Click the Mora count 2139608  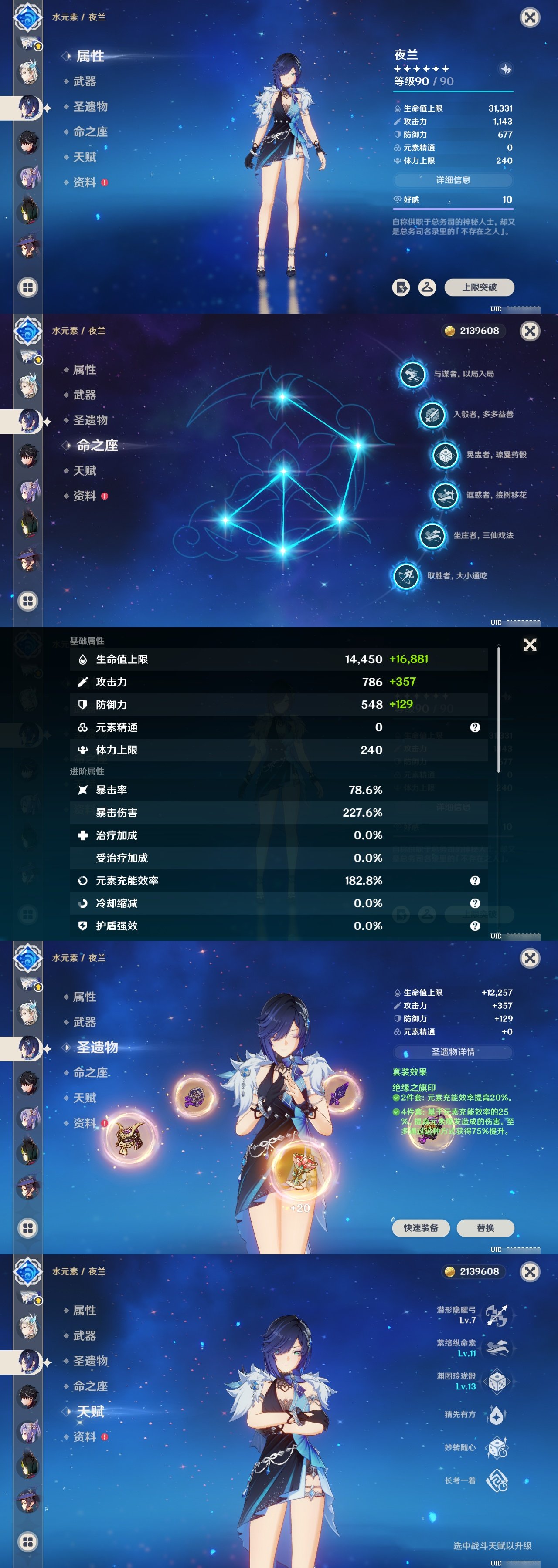click(475, 331)
